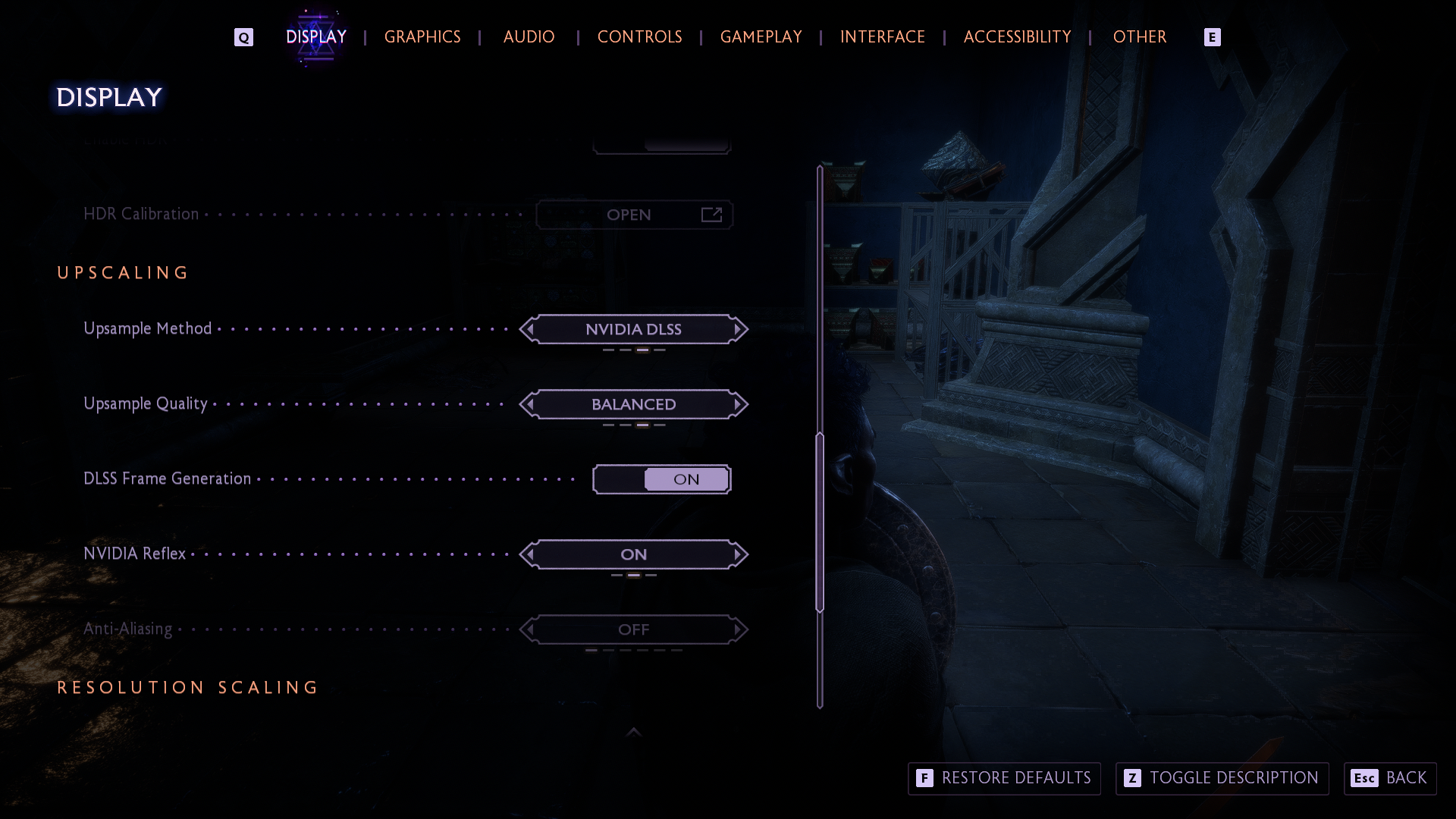Change NVIDIA Reflex with left arrow
The image size is (1456, 819).
(x=529, y=554)
